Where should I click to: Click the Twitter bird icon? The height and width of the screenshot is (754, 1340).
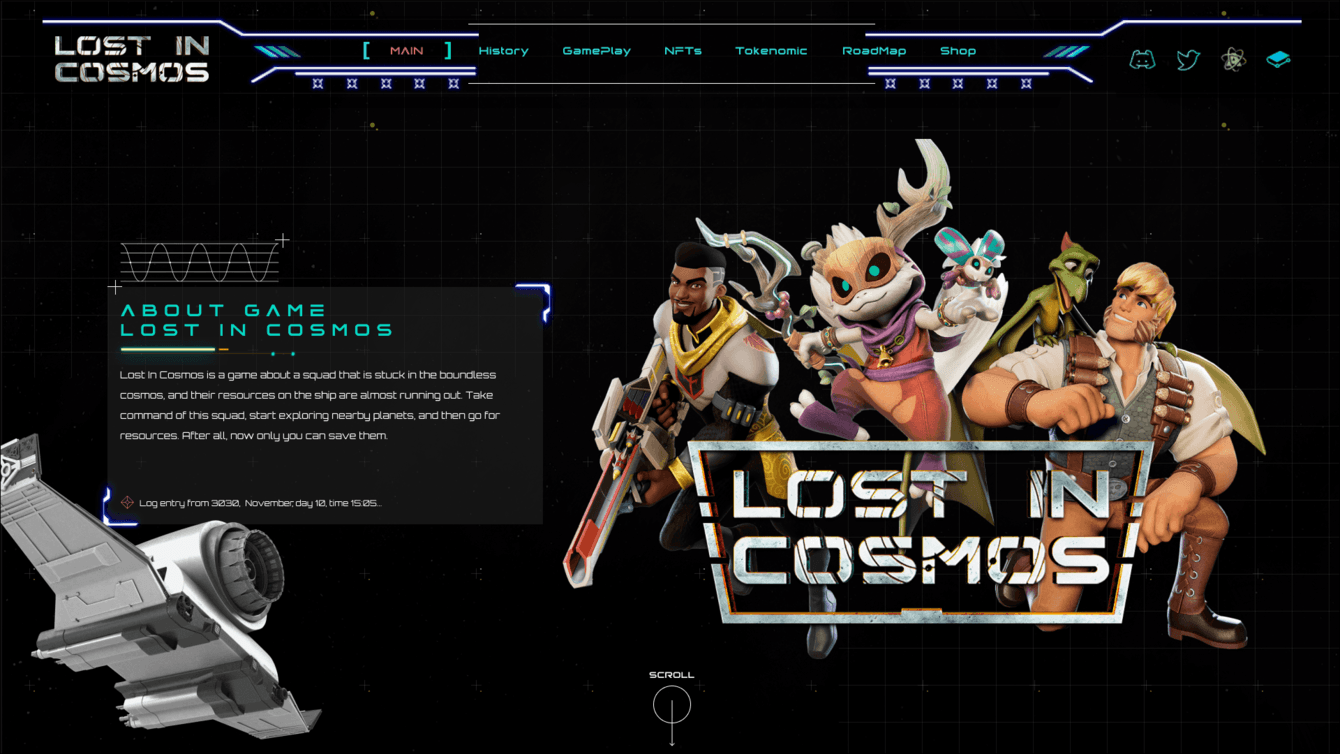[1188, 60]
